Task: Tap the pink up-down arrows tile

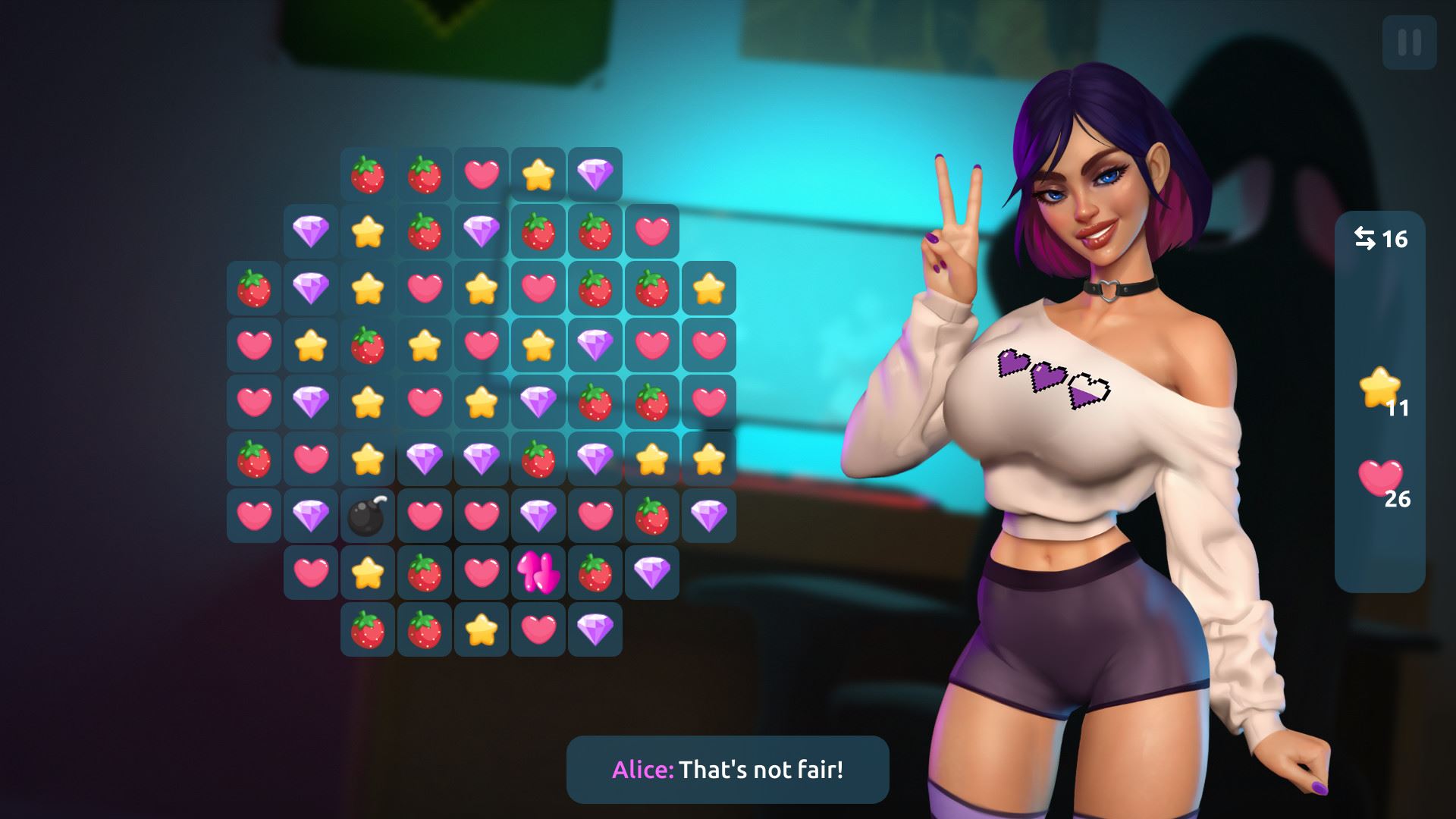Action: 538,573
